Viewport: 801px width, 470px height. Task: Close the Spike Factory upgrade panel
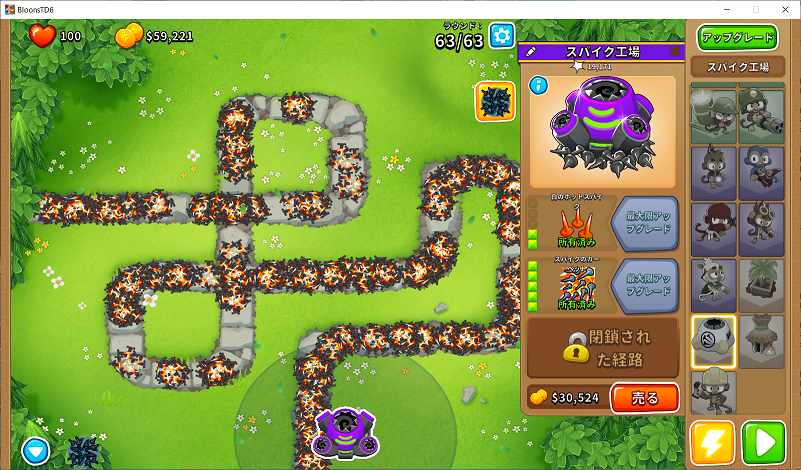coord(675,52)
